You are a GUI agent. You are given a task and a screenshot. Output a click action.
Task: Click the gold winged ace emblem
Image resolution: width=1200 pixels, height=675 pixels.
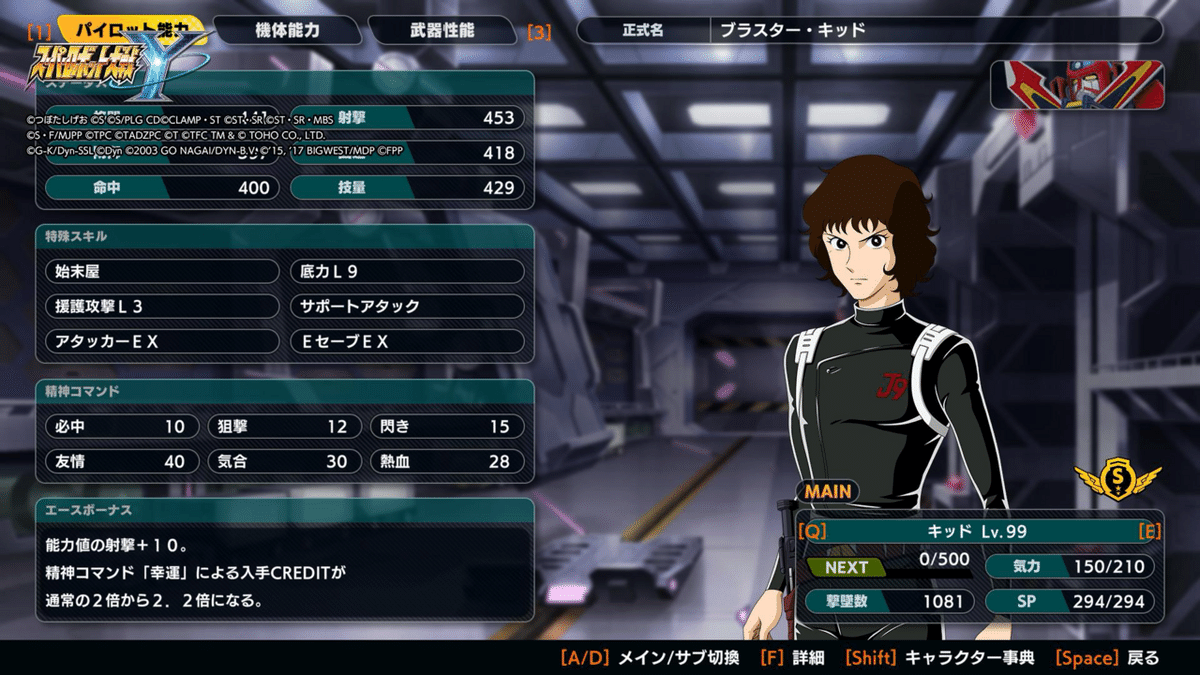click(x=1117, y=482)
